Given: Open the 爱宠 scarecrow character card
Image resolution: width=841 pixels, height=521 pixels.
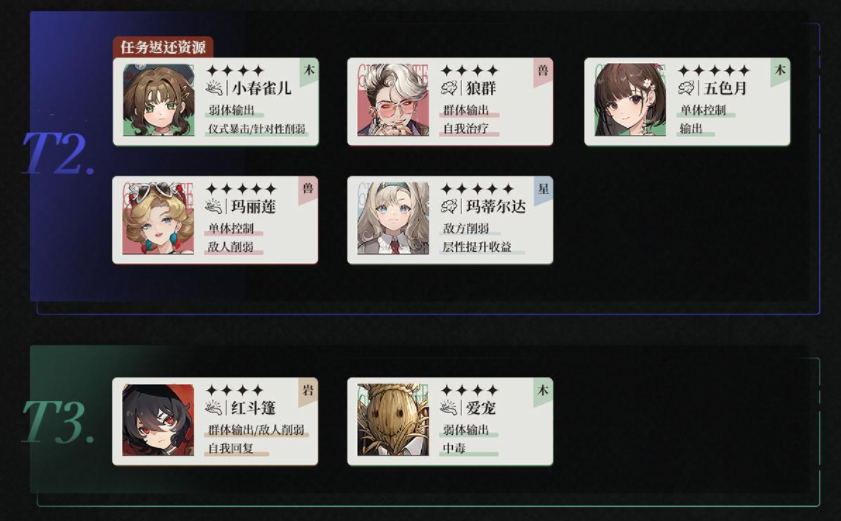Looking at the screenshot, I should 450,420.
